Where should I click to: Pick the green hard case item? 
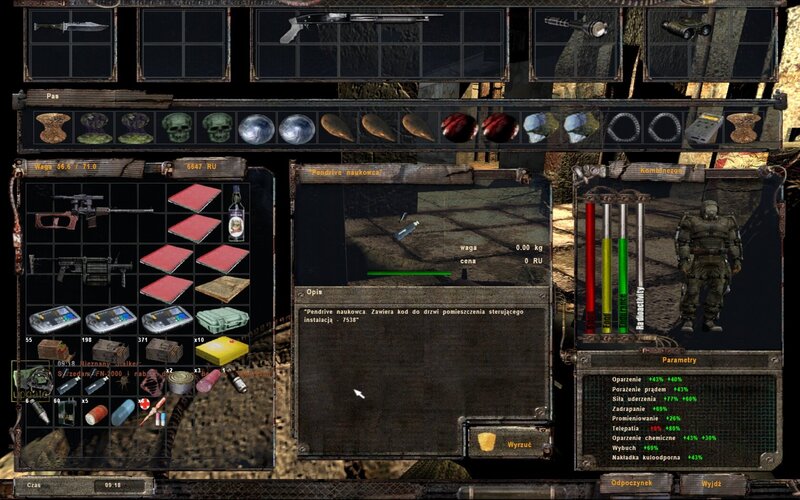click(x=222, y=320)
